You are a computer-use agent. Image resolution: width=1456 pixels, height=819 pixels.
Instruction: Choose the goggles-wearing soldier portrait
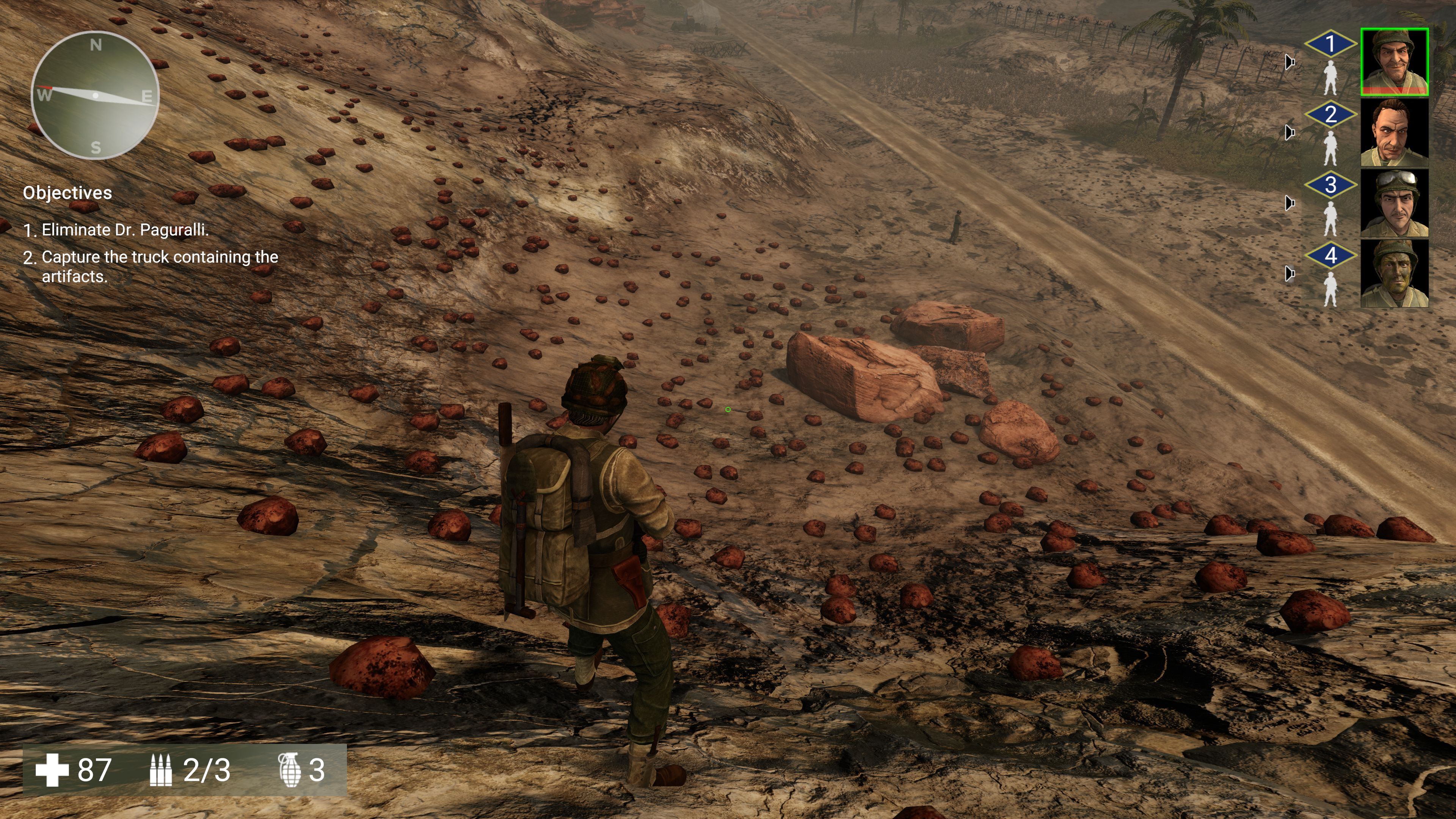tap(1394, 203)
